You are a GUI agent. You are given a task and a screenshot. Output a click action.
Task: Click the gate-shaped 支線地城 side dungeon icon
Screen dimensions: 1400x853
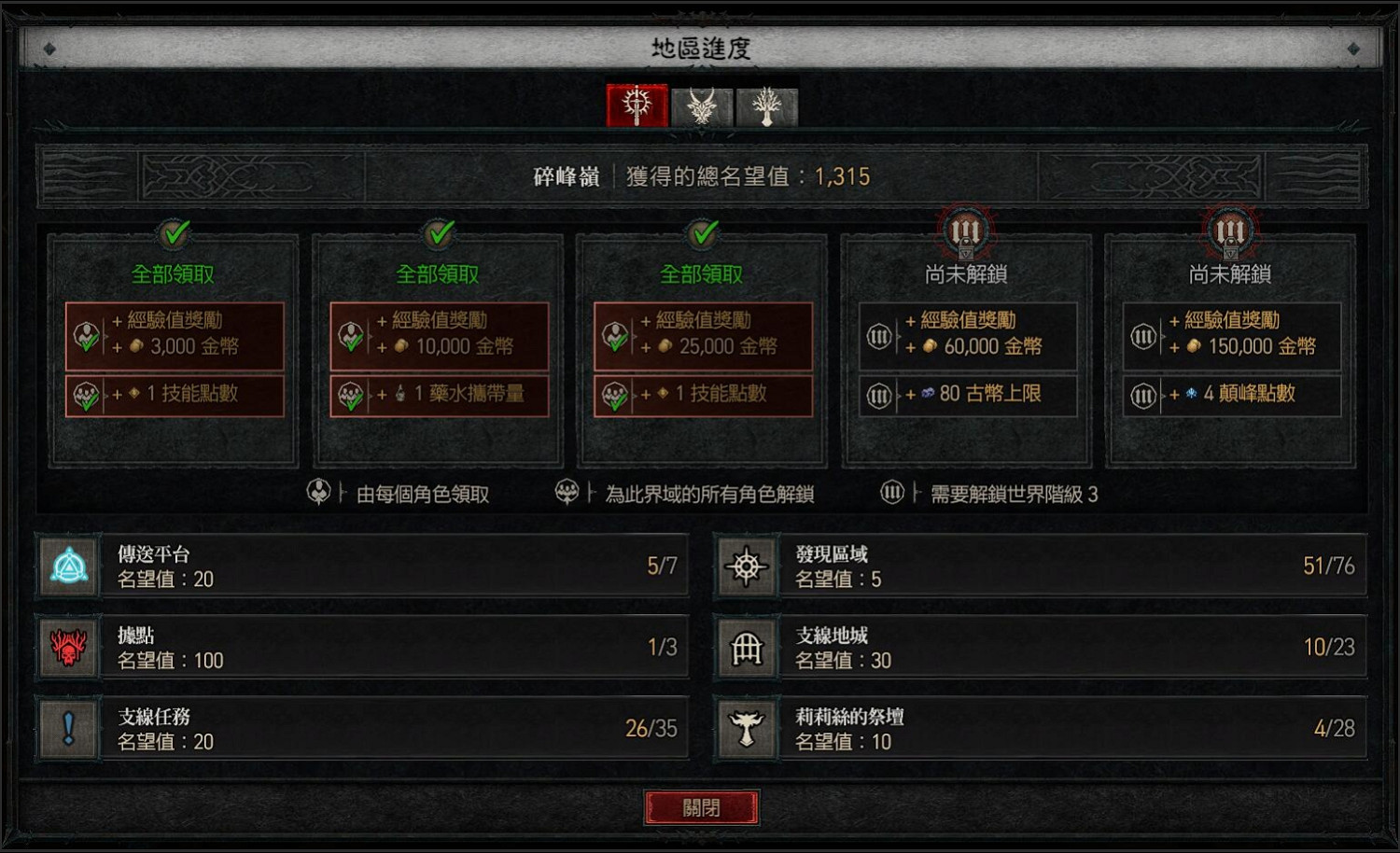[747, 646]
